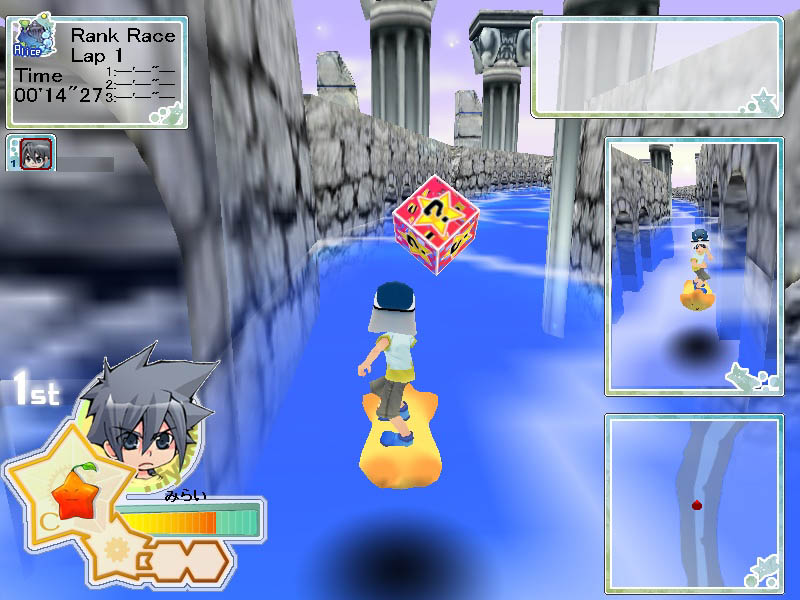Select the red player marker on minimap

pos(696,506)
